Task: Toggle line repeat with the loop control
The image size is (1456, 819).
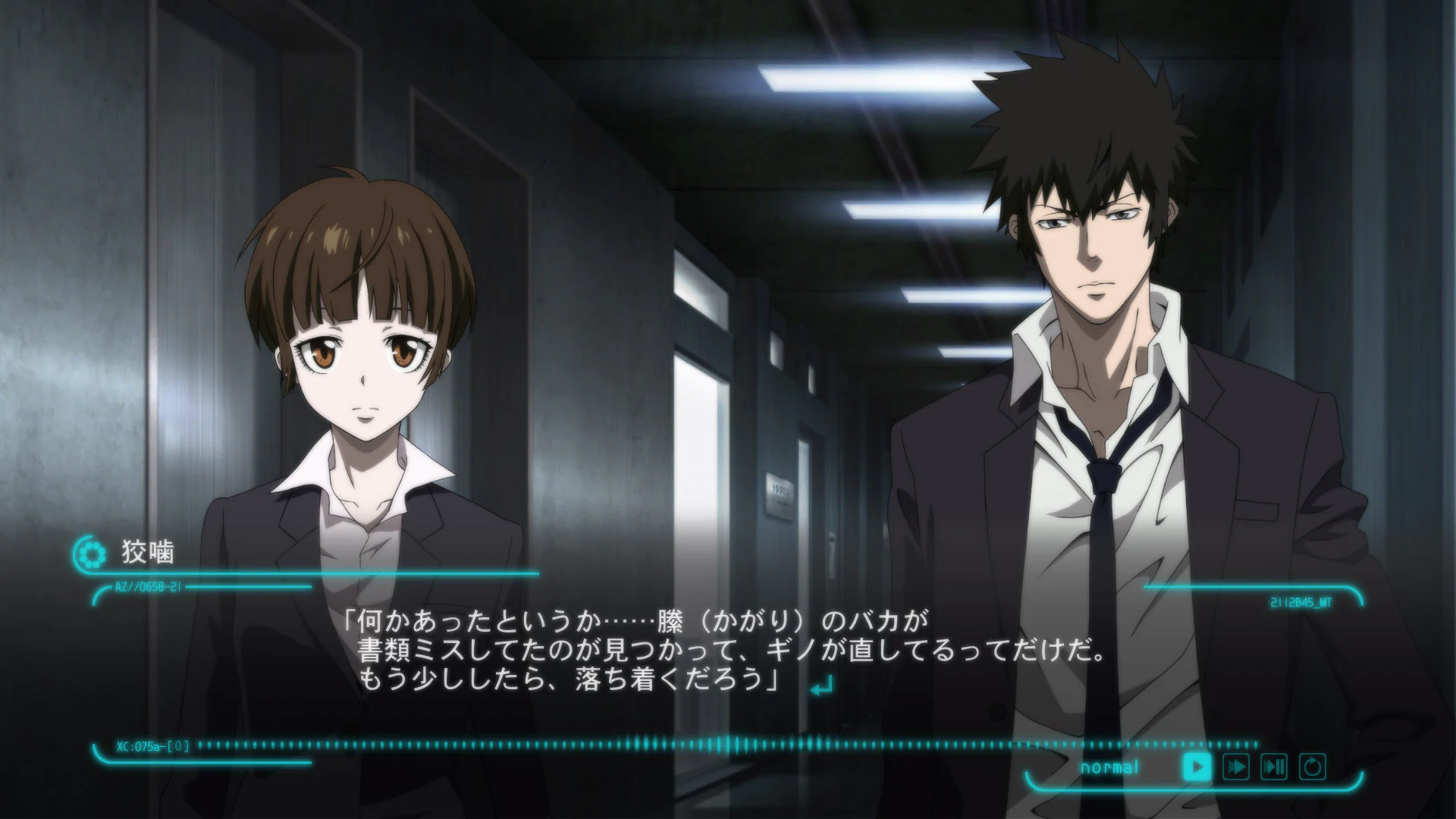Action: coord(1312,767)
